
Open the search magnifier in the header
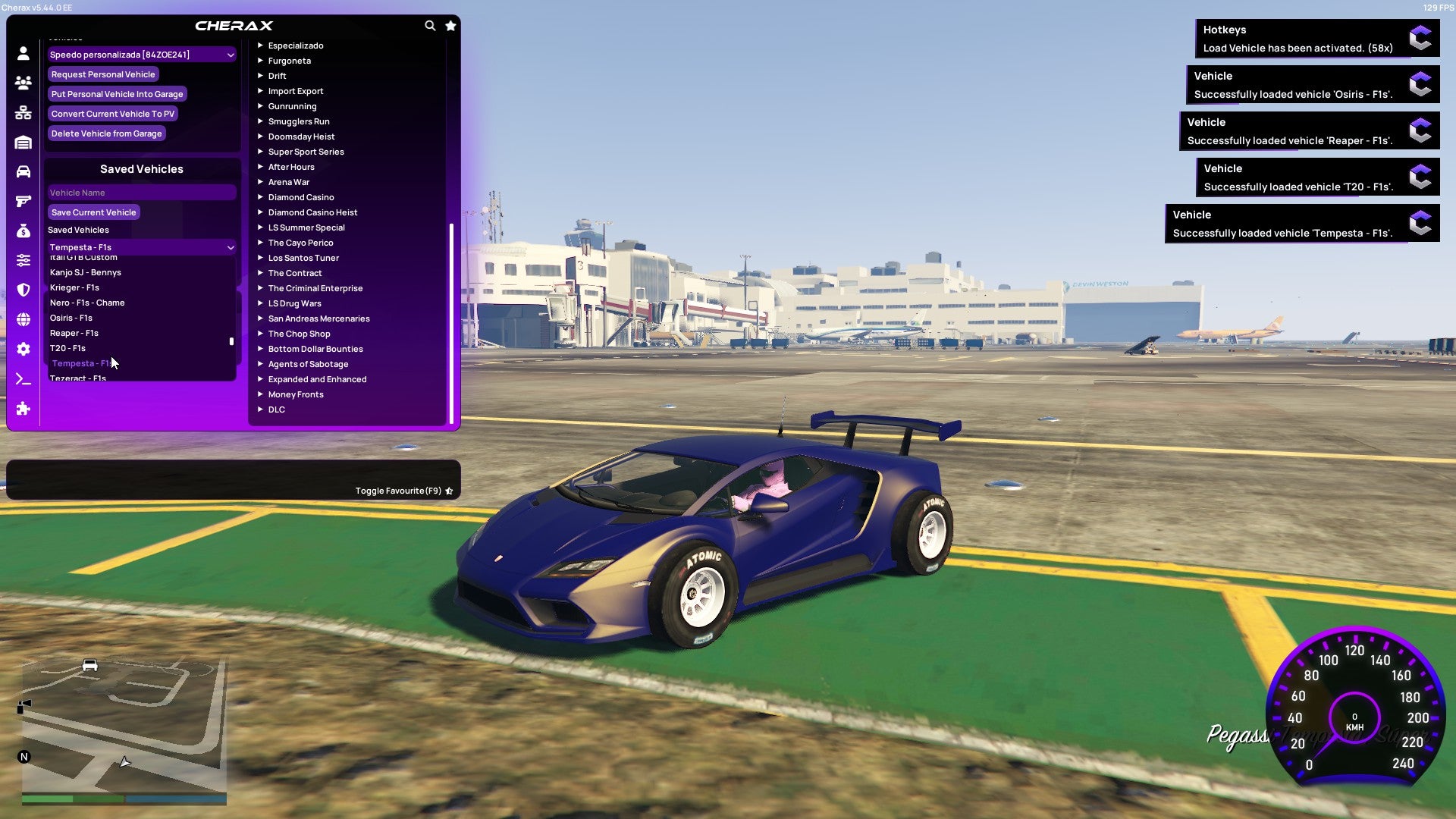click(x=430, y=25)
